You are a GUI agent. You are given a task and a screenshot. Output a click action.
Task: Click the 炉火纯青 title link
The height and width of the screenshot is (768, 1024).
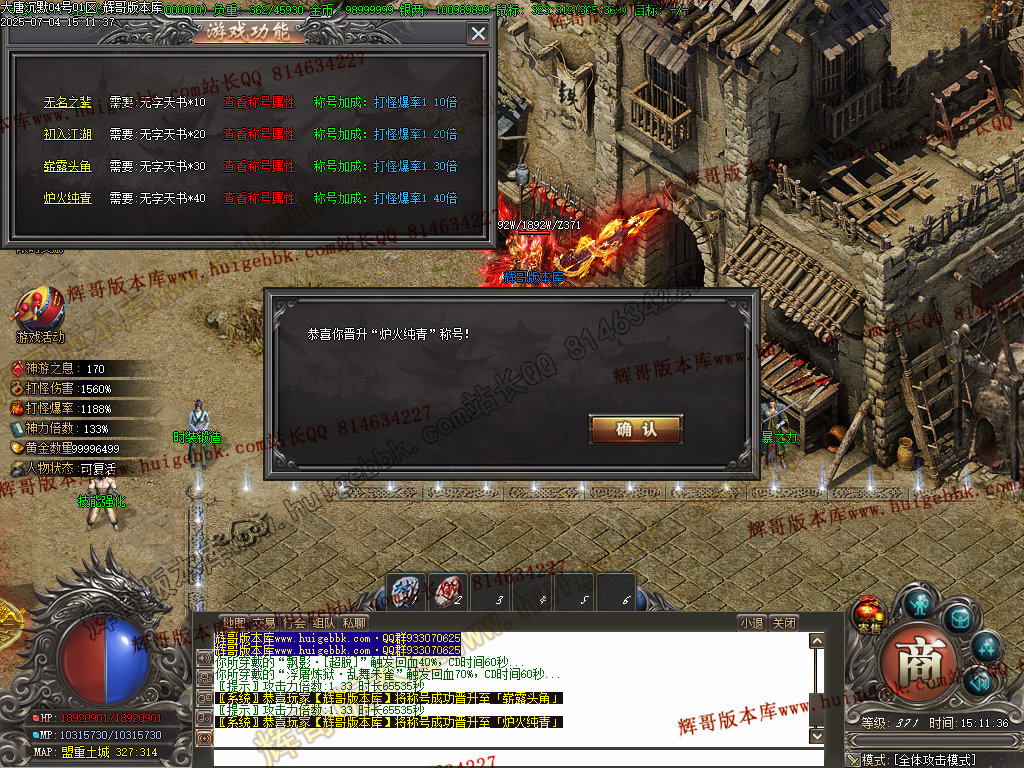coord(67,198)
